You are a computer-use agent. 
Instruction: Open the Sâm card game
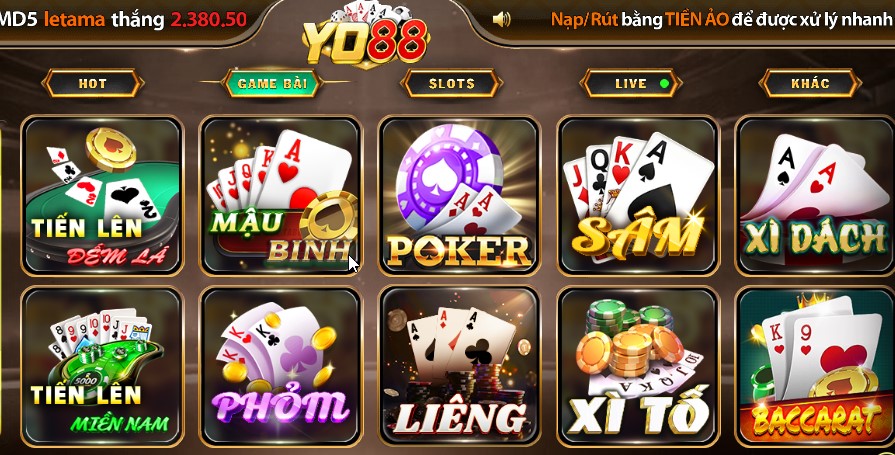tap(638, 196)
